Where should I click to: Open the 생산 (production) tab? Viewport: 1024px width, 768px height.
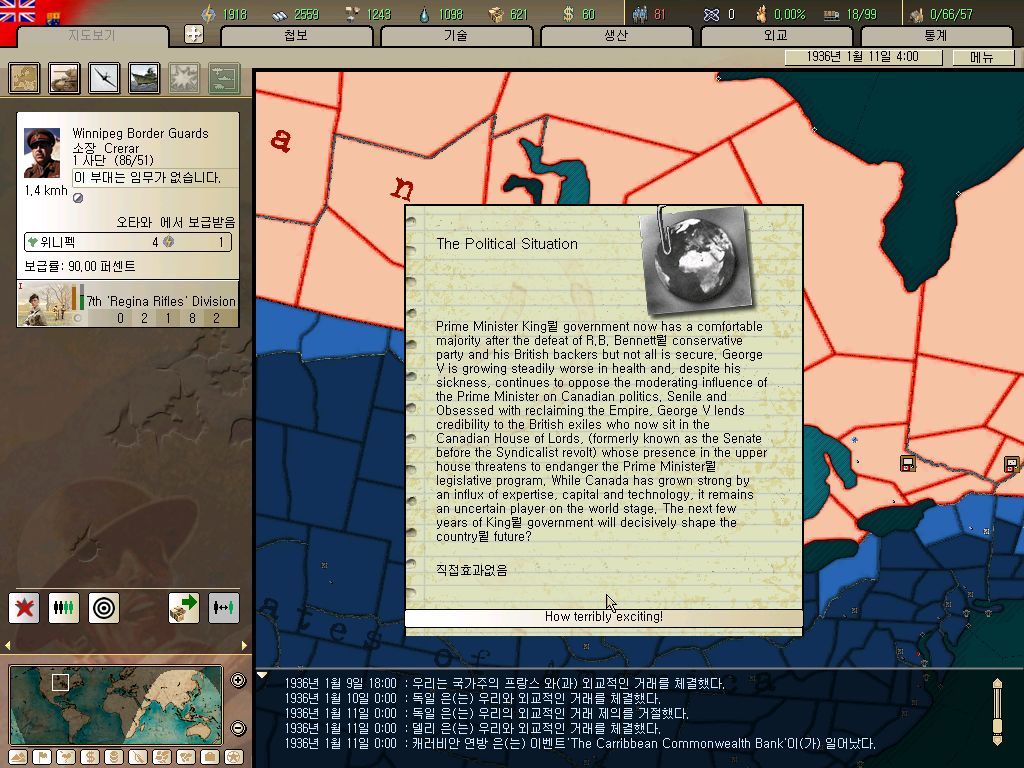pos(616,36)
